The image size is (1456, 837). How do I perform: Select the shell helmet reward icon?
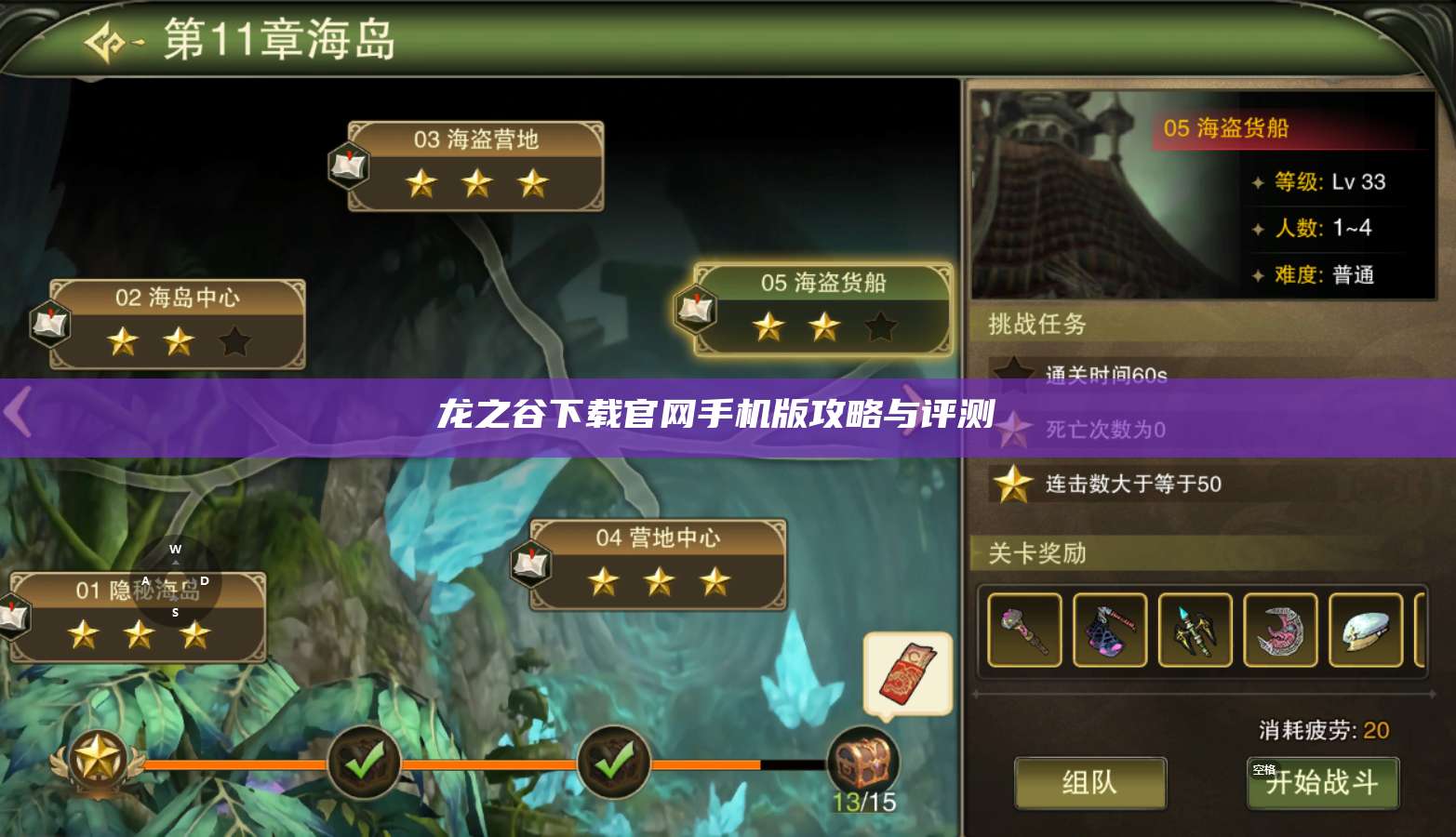click(x=1368, y=631)
